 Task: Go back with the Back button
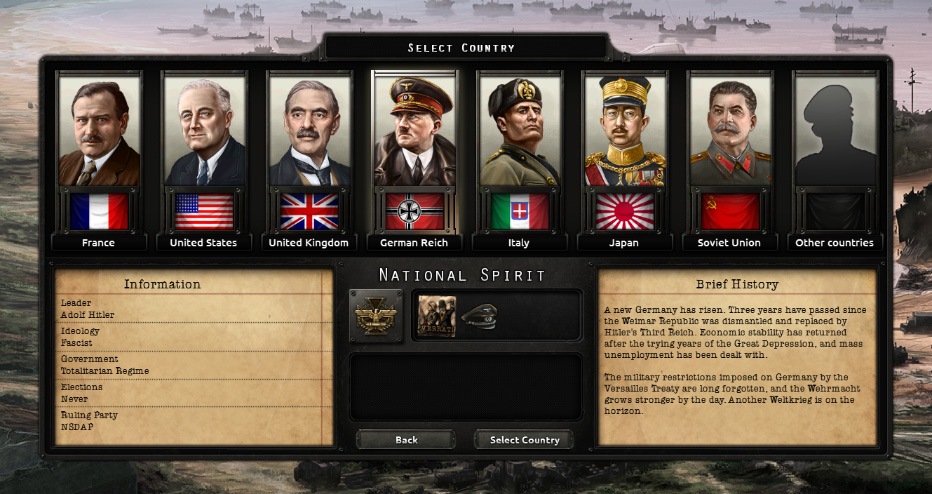tap(406, 440)
